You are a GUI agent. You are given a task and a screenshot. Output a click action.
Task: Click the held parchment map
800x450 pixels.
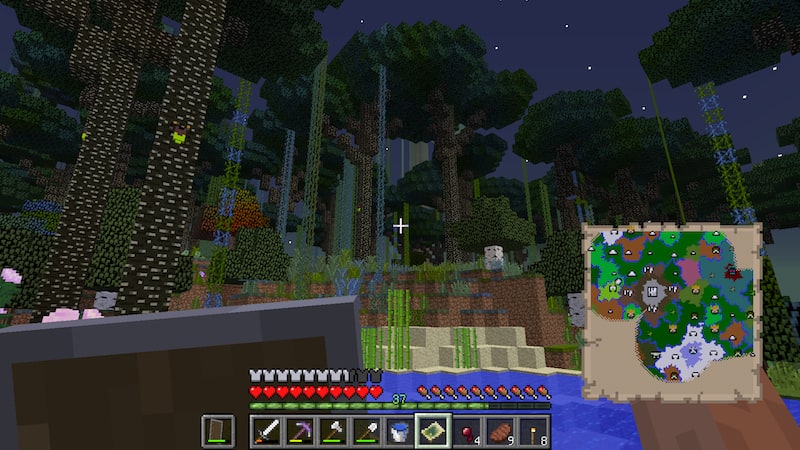[x=671, y=311]
